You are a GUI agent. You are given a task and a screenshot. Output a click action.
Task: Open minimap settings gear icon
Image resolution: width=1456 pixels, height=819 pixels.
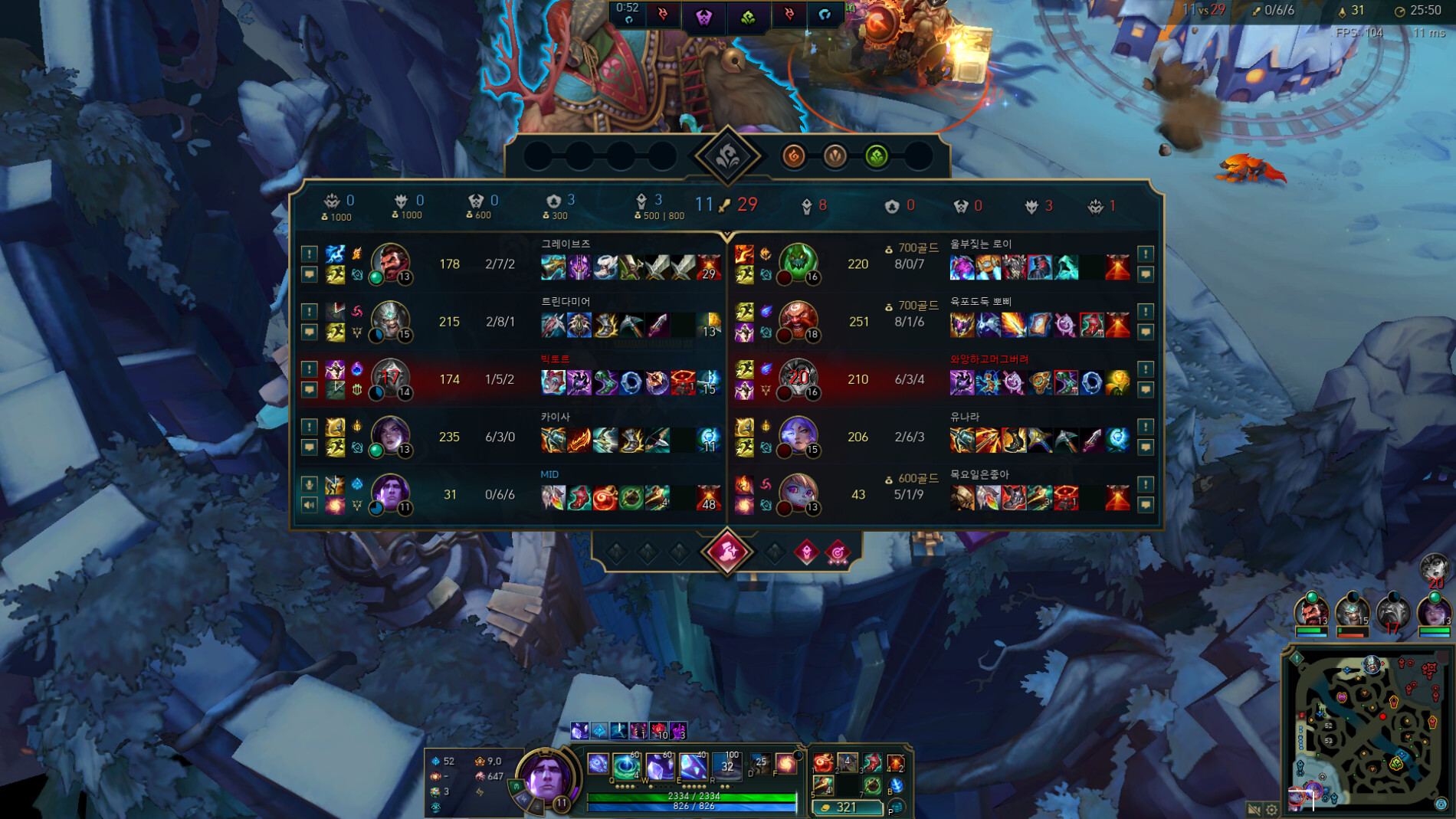tap(1271, 809)
